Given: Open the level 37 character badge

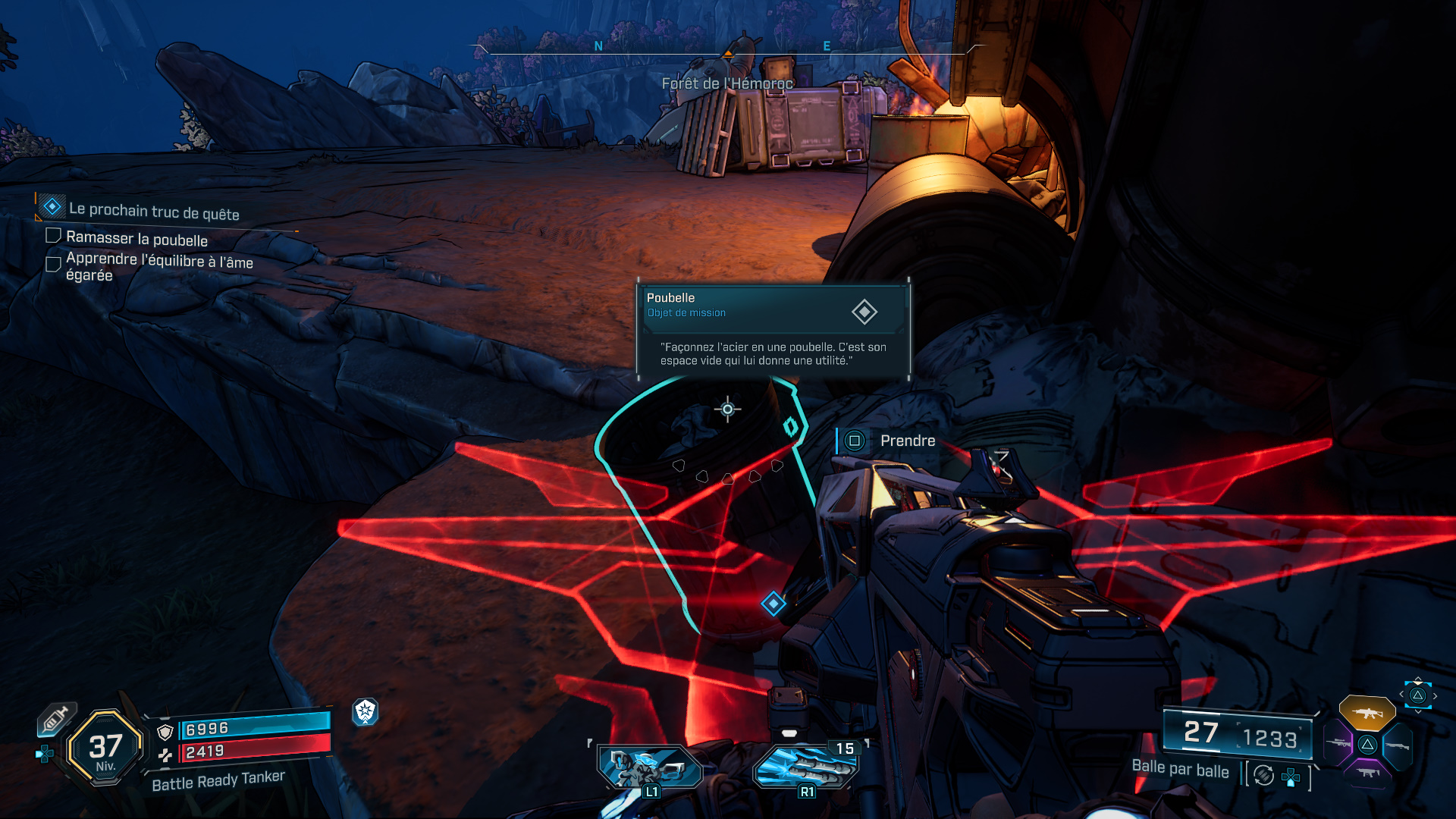Looking at the screenshot, I should [105, 748].
